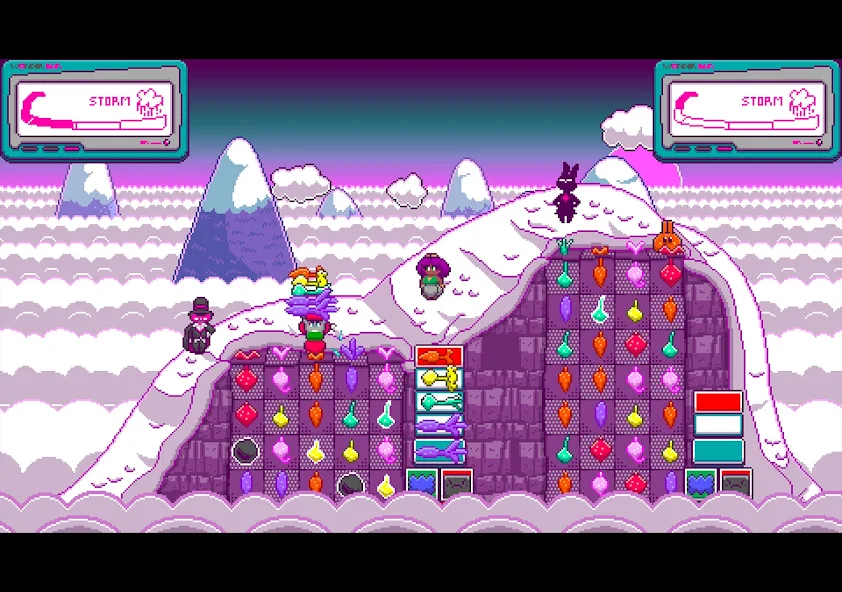Select the empty red slot beside the right board
This screenshot has height=592, width=842.
point(718,402)
